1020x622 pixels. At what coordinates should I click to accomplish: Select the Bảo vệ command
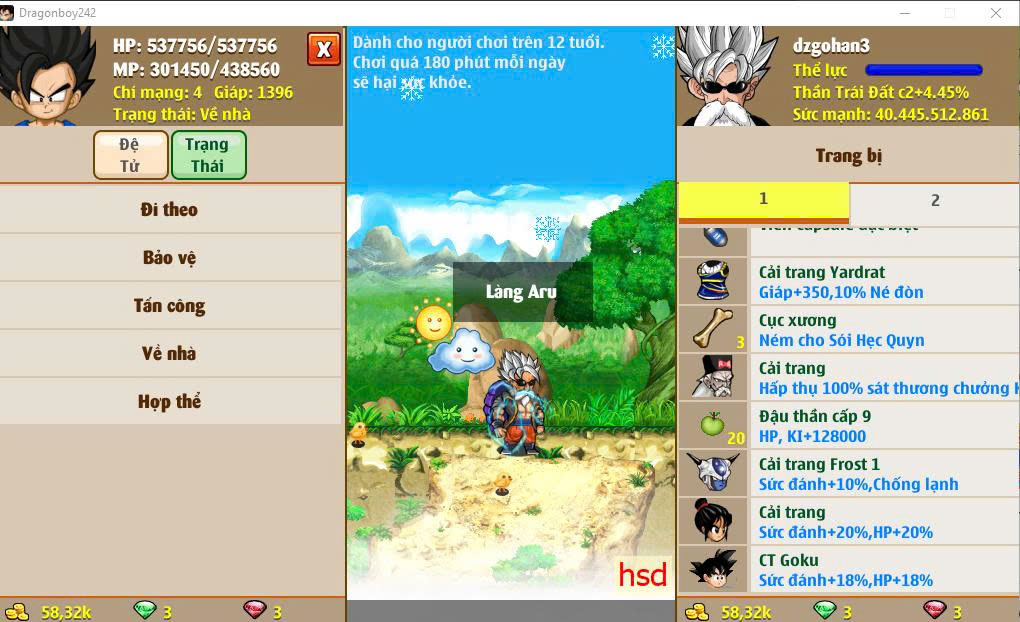pos(170,258)
